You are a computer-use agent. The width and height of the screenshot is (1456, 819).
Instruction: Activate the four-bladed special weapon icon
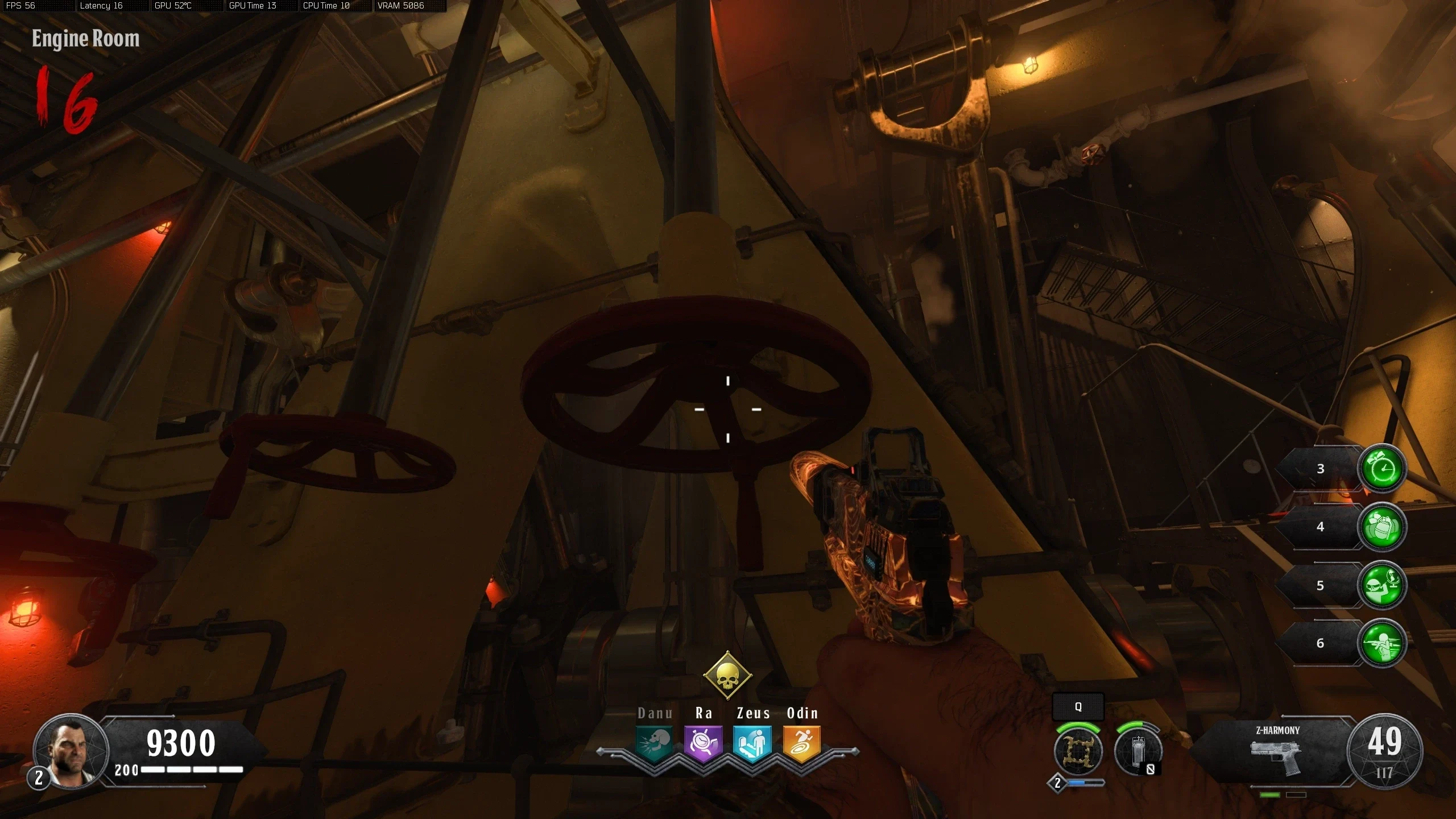coord(1078,751)
